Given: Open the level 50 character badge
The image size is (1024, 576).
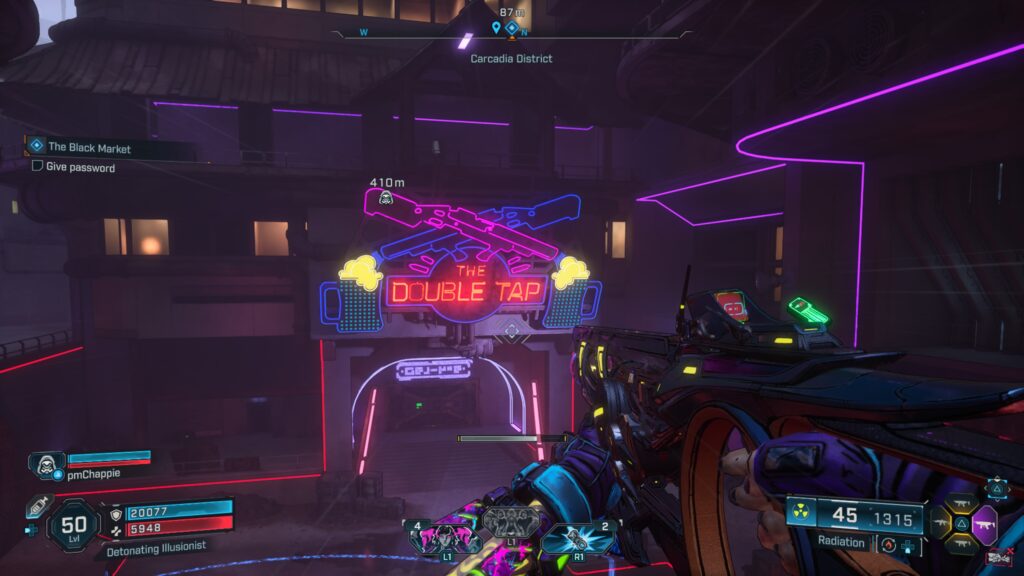Looking at the screenshot, I should pyautogui.click(x=74, y=523).
